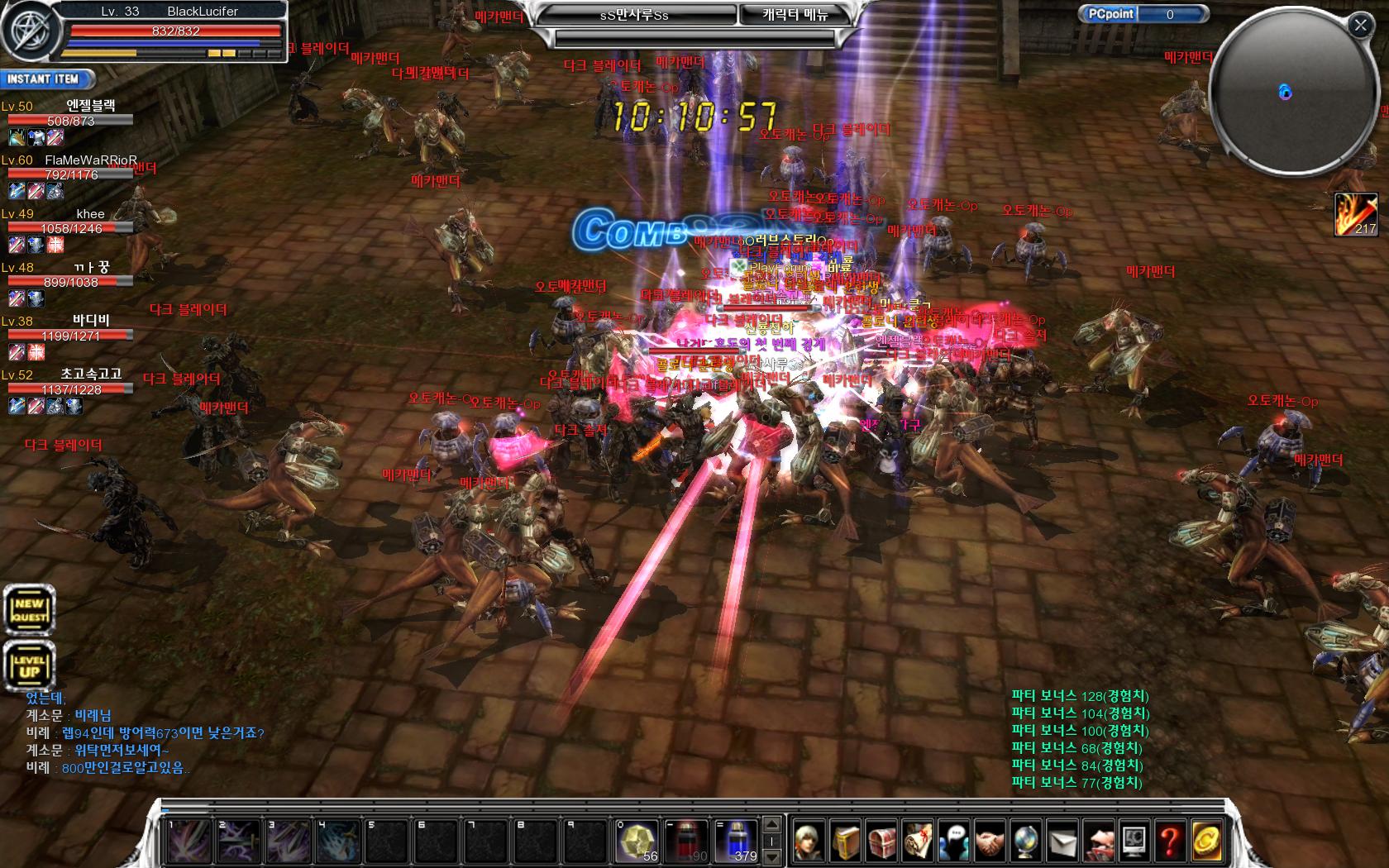The width and height of the screenshot is (1389, 868).
Task: Select party member khee
Action: [90, 214]
